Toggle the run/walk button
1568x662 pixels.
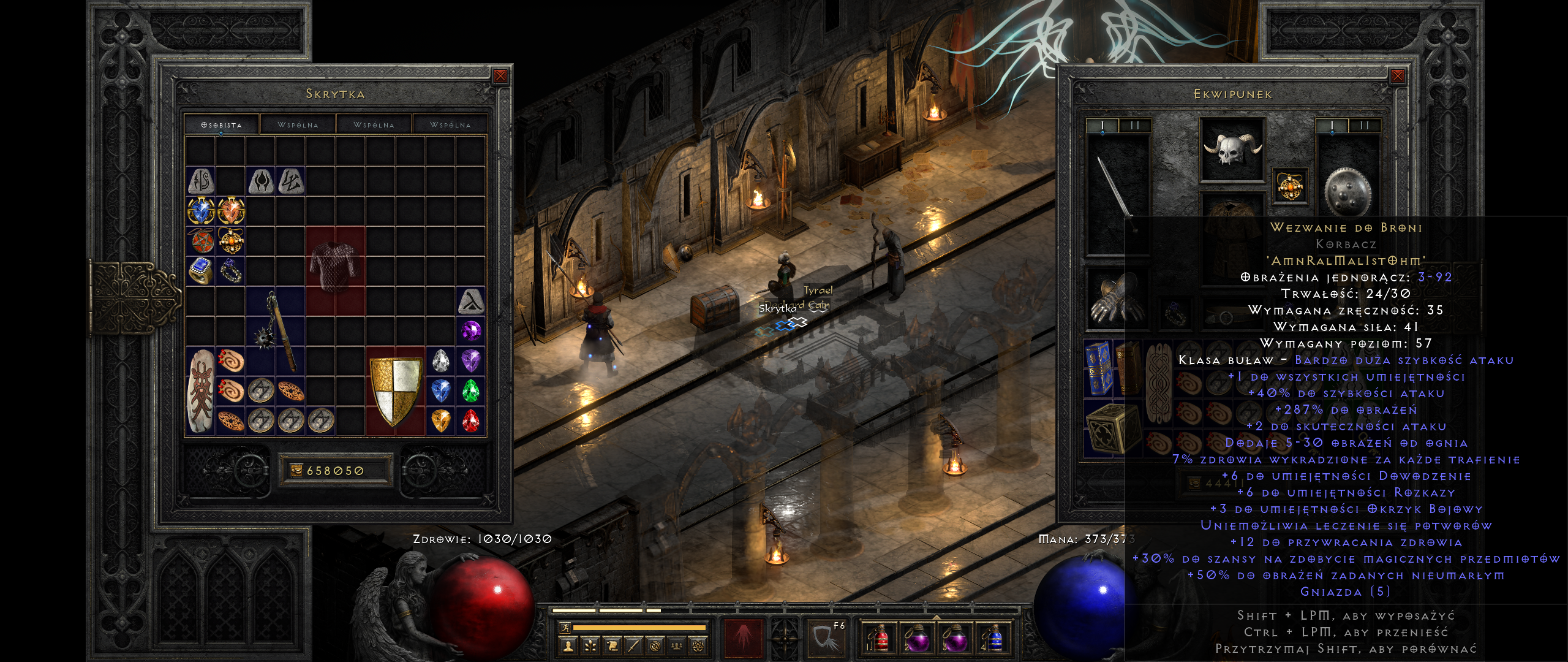pyautogui.click(x=565, y=628)
